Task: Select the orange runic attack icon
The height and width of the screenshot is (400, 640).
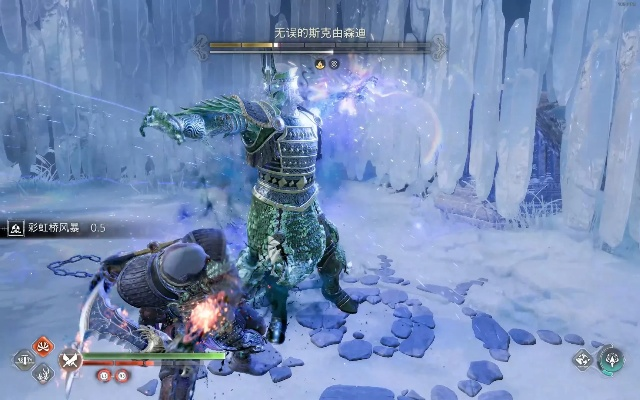Action: 42,346
